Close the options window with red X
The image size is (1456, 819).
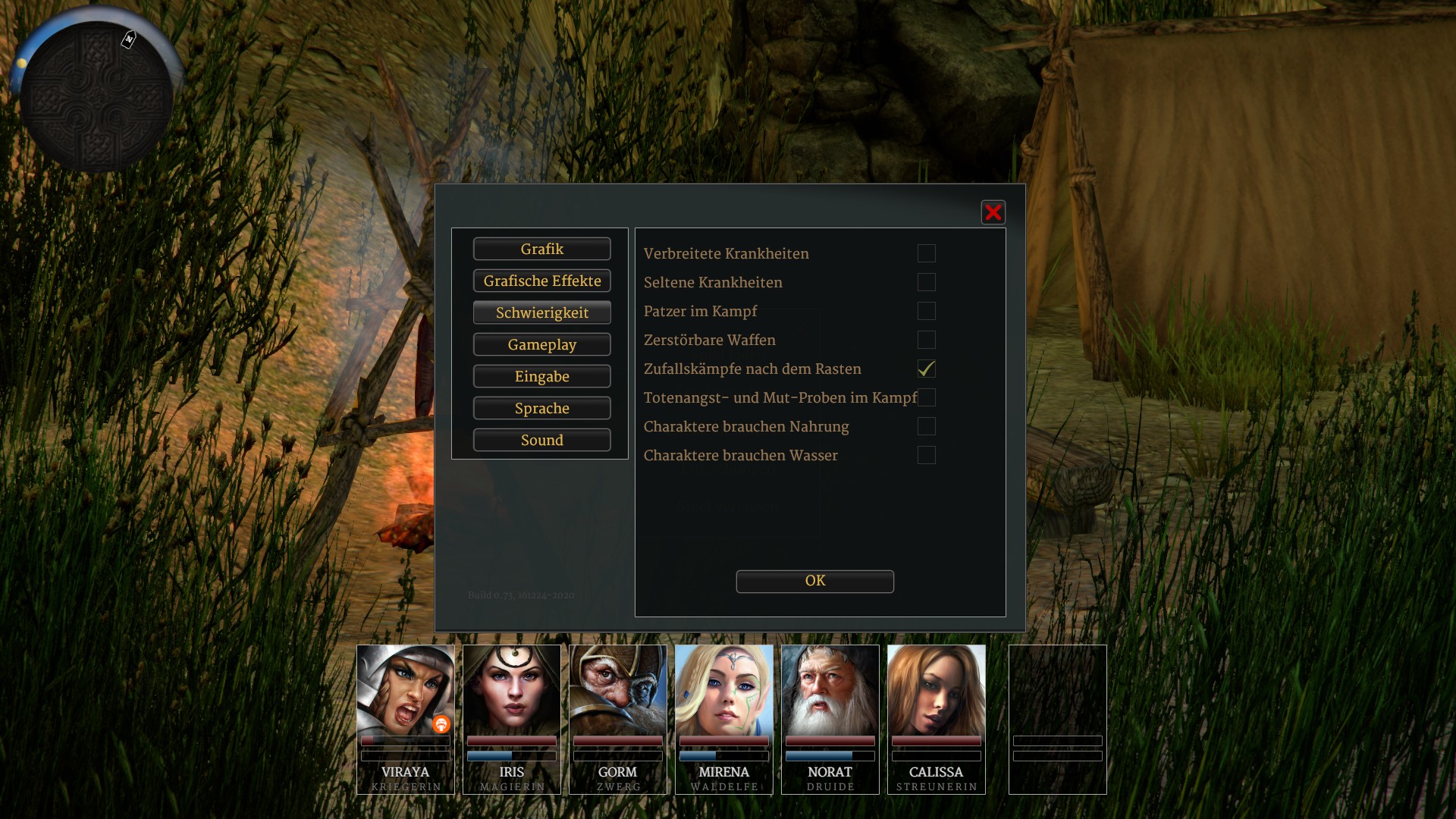point(993,212)
